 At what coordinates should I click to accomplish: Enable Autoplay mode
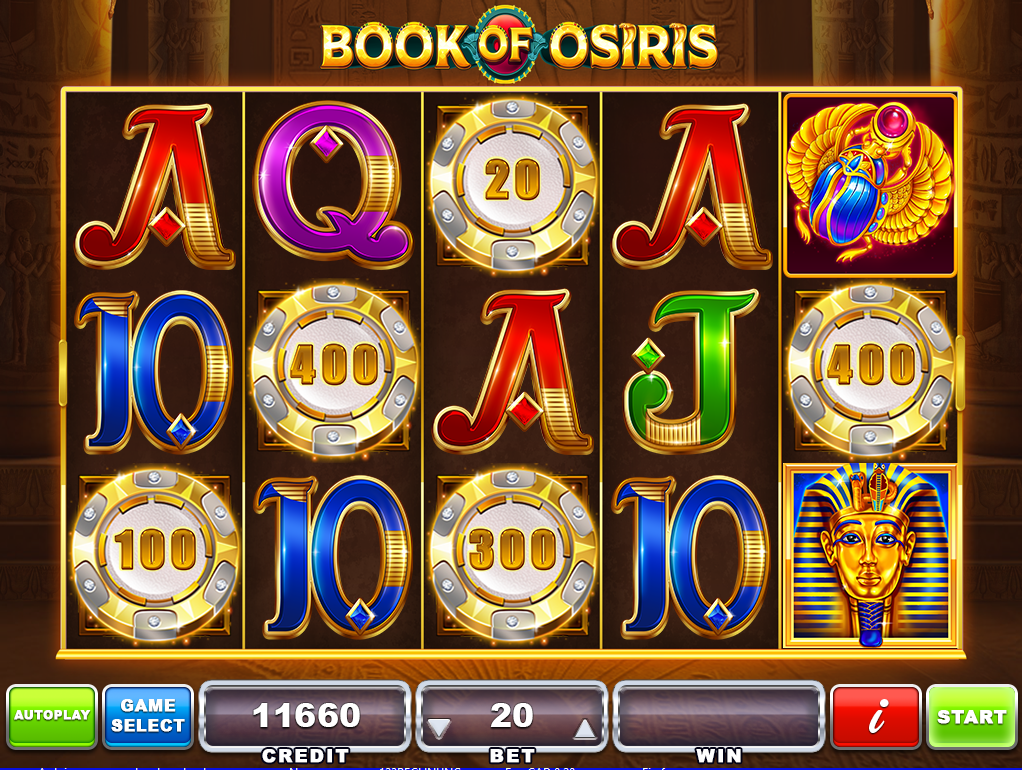coord(52,716)
